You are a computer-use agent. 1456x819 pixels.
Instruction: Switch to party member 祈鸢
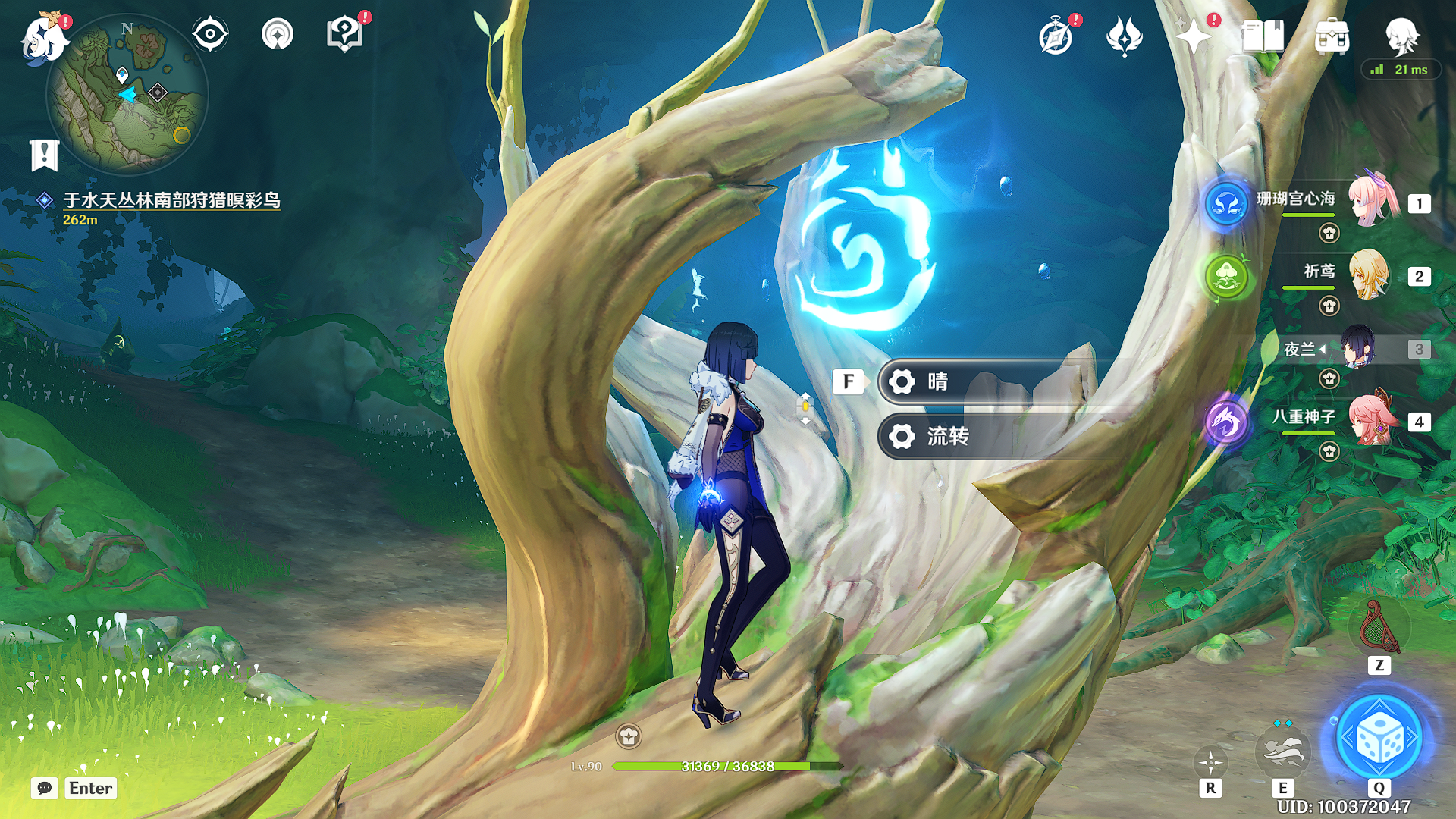click(1369, 275)
